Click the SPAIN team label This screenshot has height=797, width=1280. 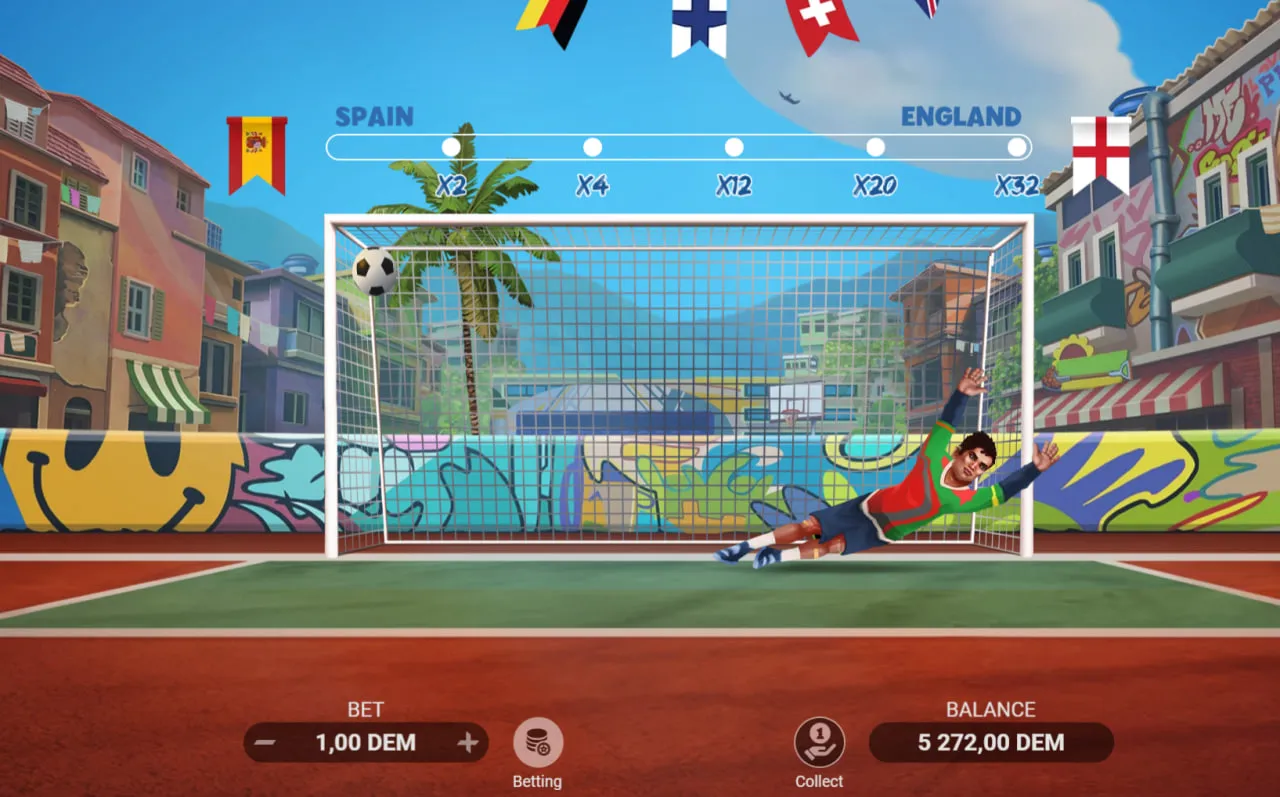pos(373,117)
